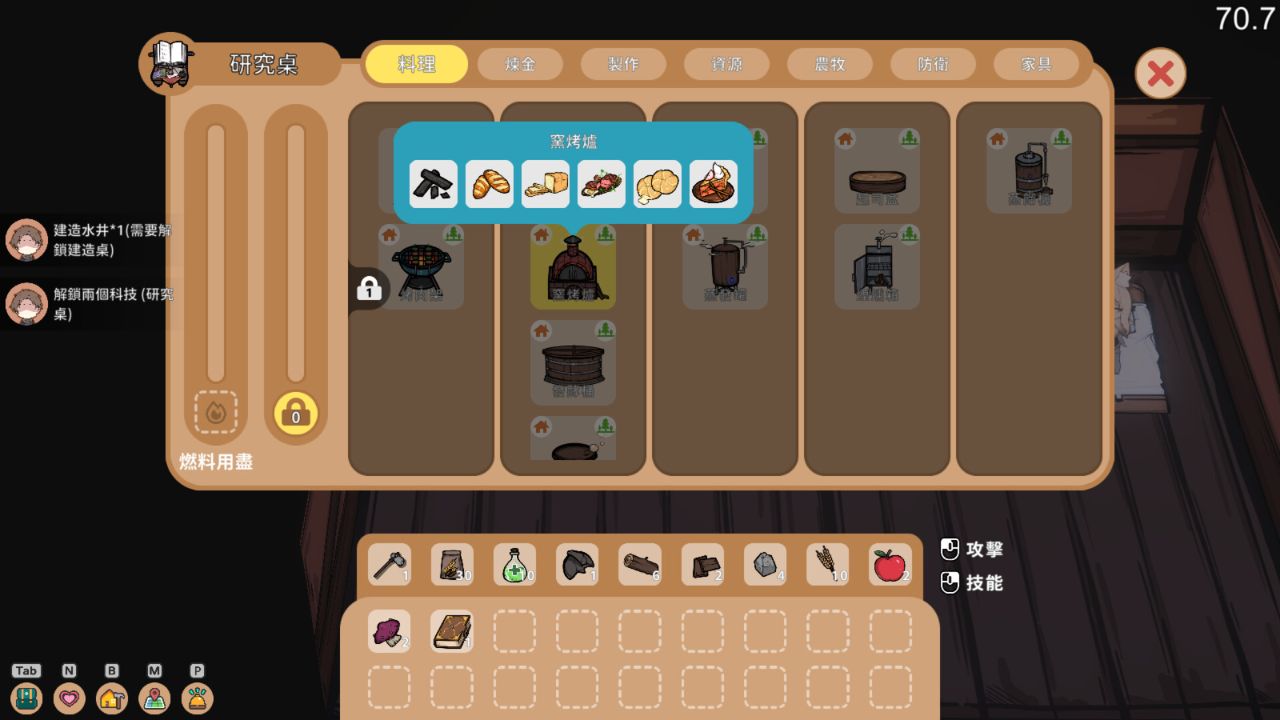
Task: Open the 防衛 defense tab
Action: click(932, 63)
